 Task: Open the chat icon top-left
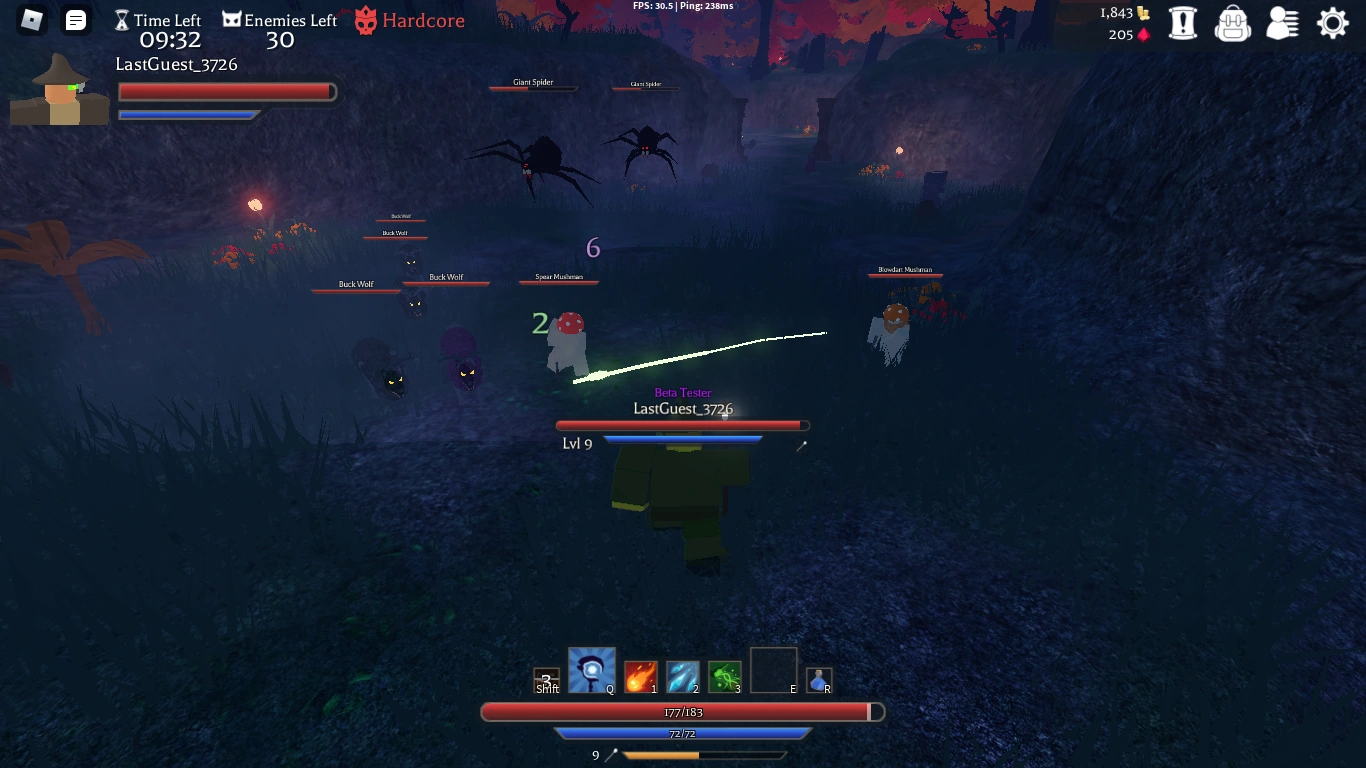[76, 19]
